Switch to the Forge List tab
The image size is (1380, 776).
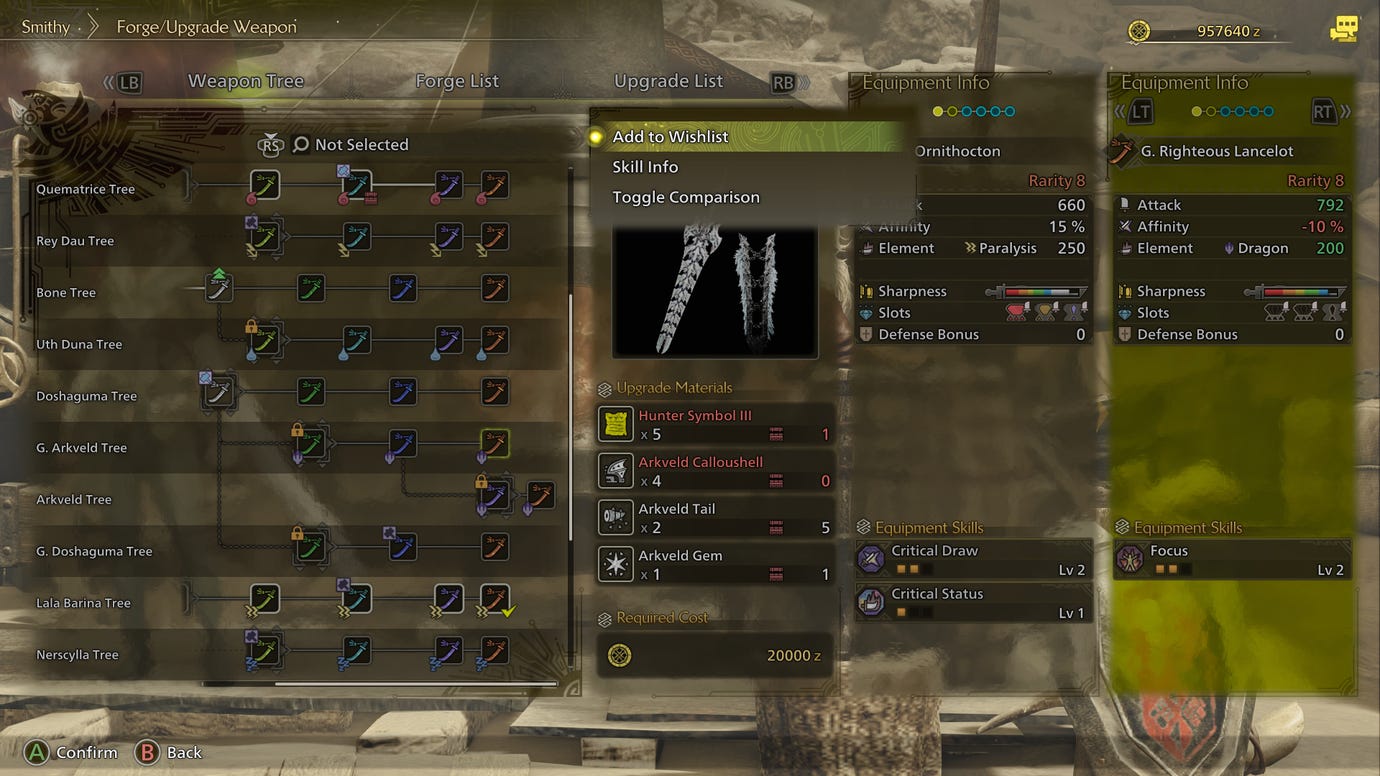(456, 81)
